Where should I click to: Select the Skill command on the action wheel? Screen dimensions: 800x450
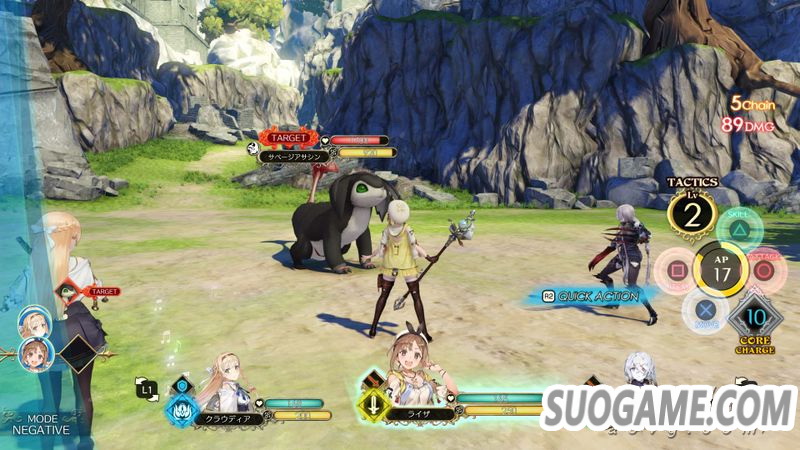pyautogui.click(x=741, y=227)
